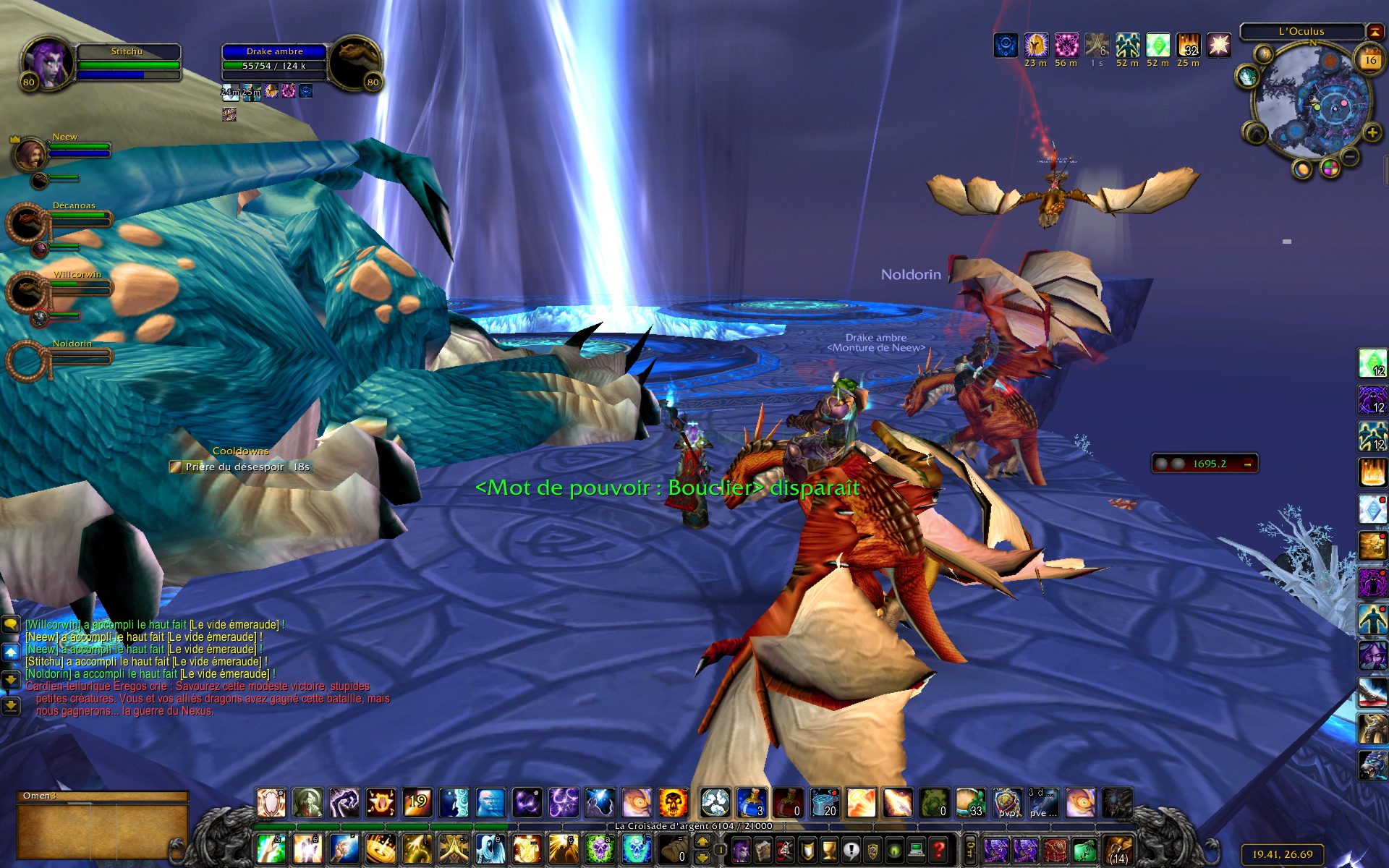Open the chat bubble menu button
Screen dimensions: 1389x868
(11, 624)
